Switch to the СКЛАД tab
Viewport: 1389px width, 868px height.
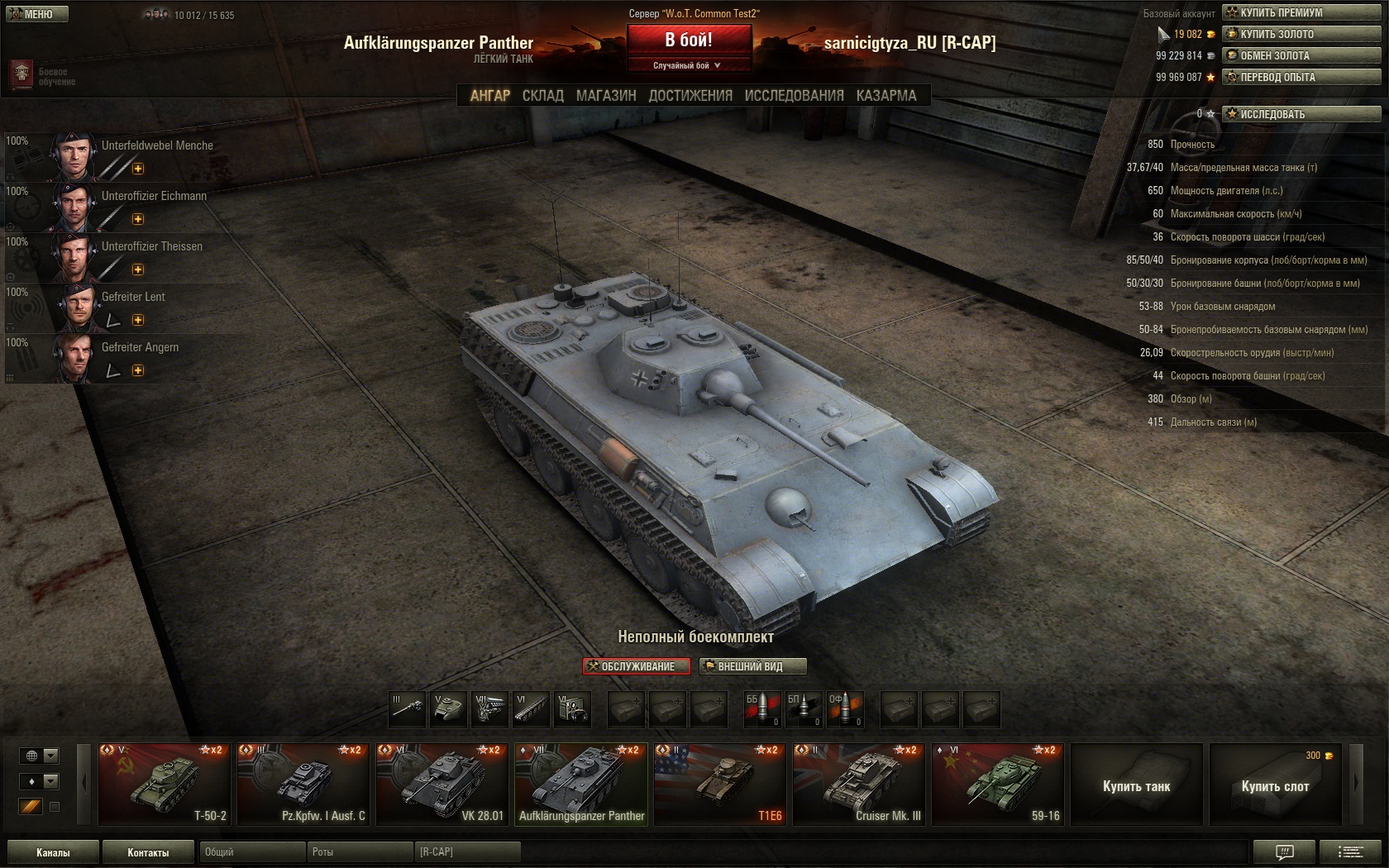542,96
